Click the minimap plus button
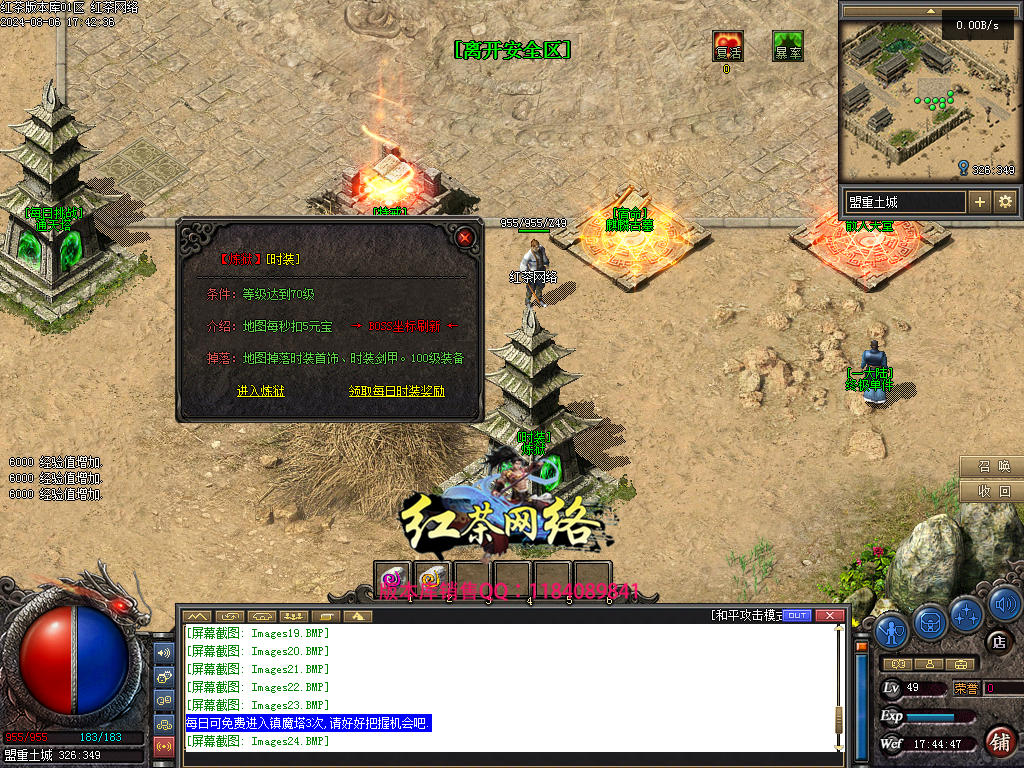The height and width of the screenshot is (768, 1024). 980,201
